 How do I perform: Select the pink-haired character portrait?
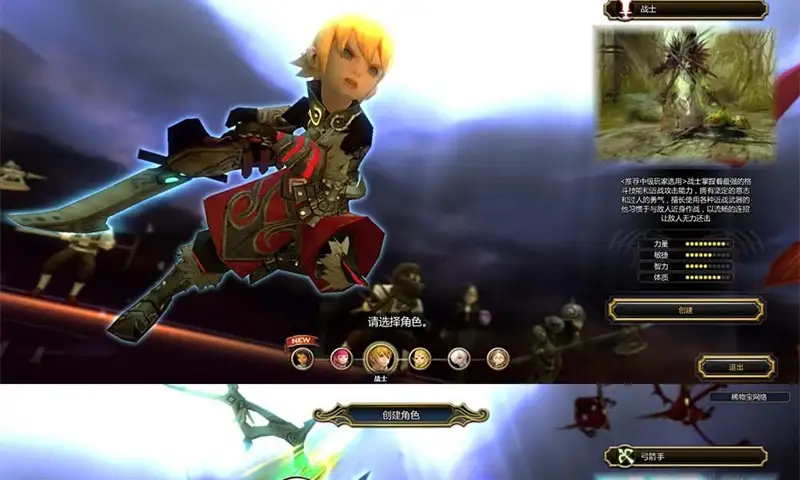(x=340, y=358)
